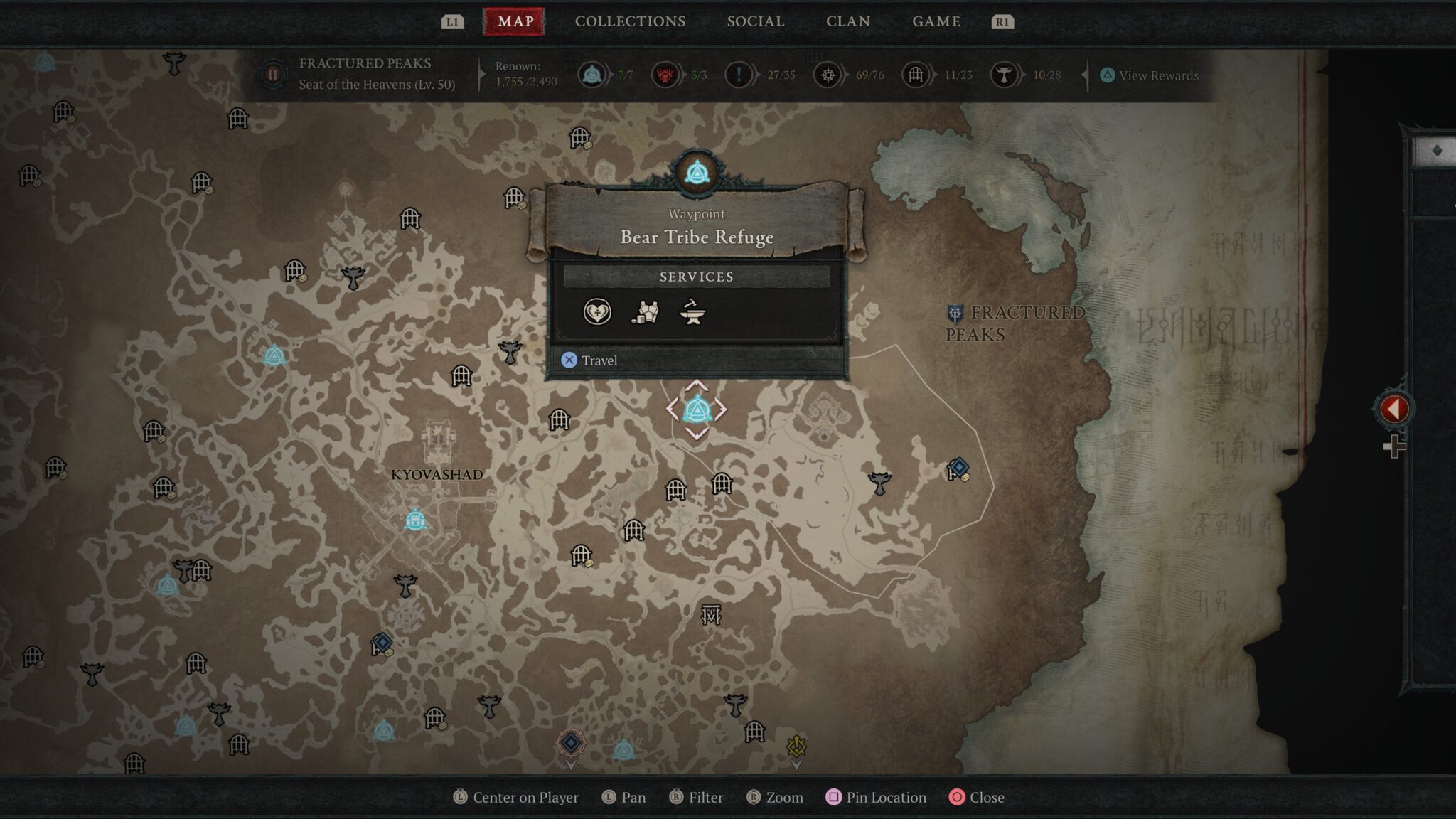Toggle map markers using the Filter control
The image size is (1456, 819).
[x=697, y=797]
